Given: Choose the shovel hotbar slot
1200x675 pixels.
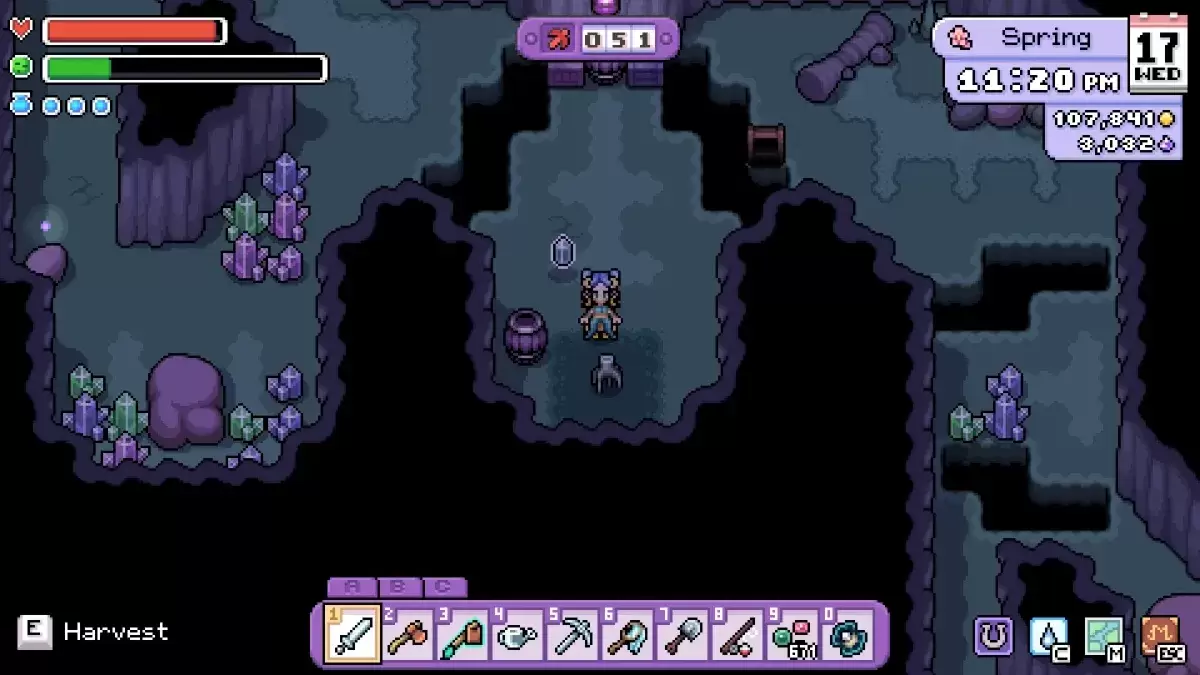Looking at the screenshot, I should pyautogui.click(x=682, y=634).
